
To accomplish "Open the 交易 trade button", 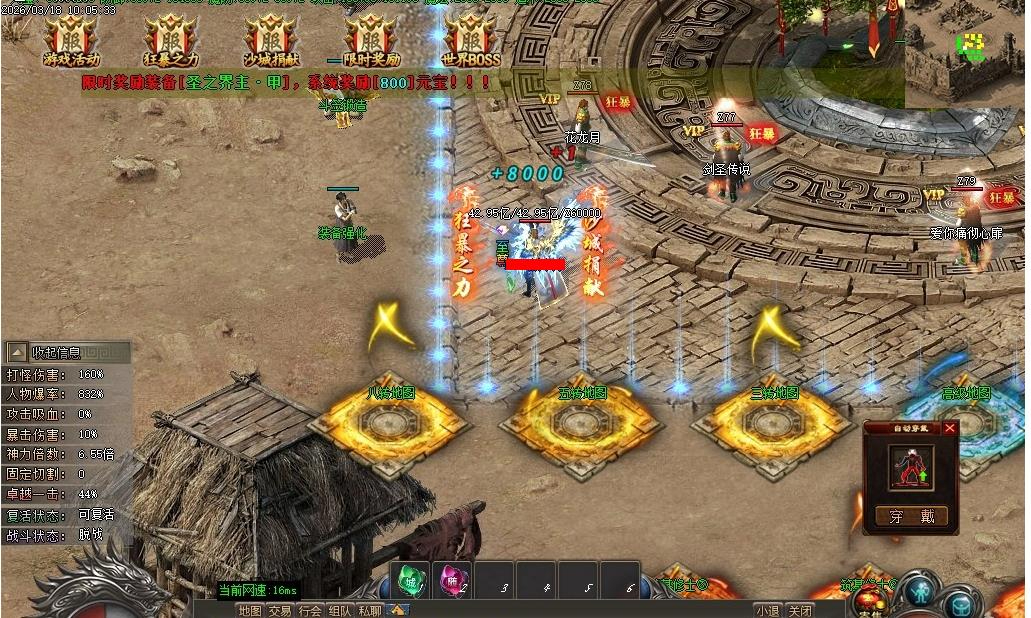I will click(x=280, y=610).
